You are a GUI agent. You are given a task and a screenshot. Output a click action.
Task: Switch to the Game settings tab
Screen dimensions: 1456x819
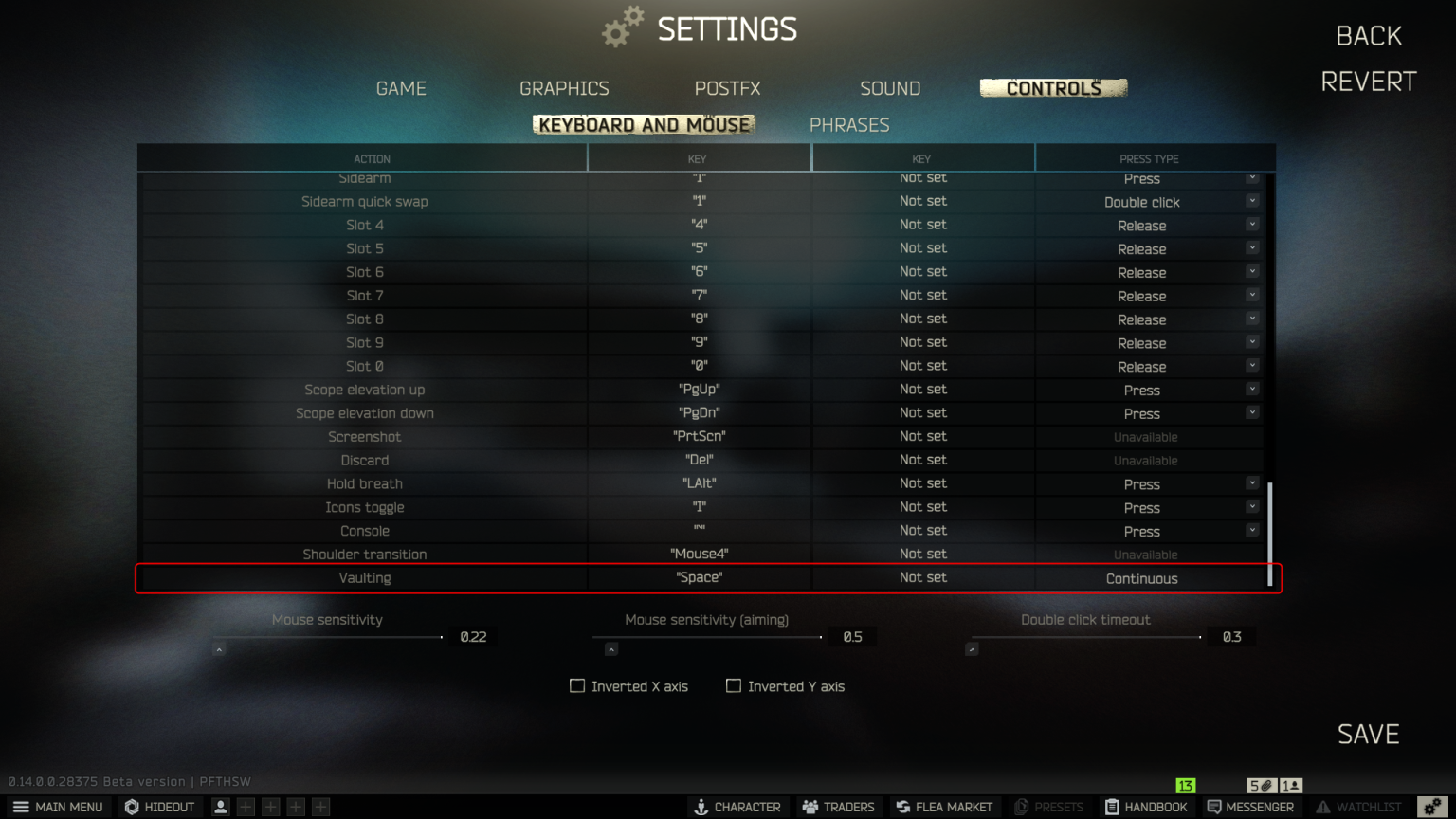point(401,88)
